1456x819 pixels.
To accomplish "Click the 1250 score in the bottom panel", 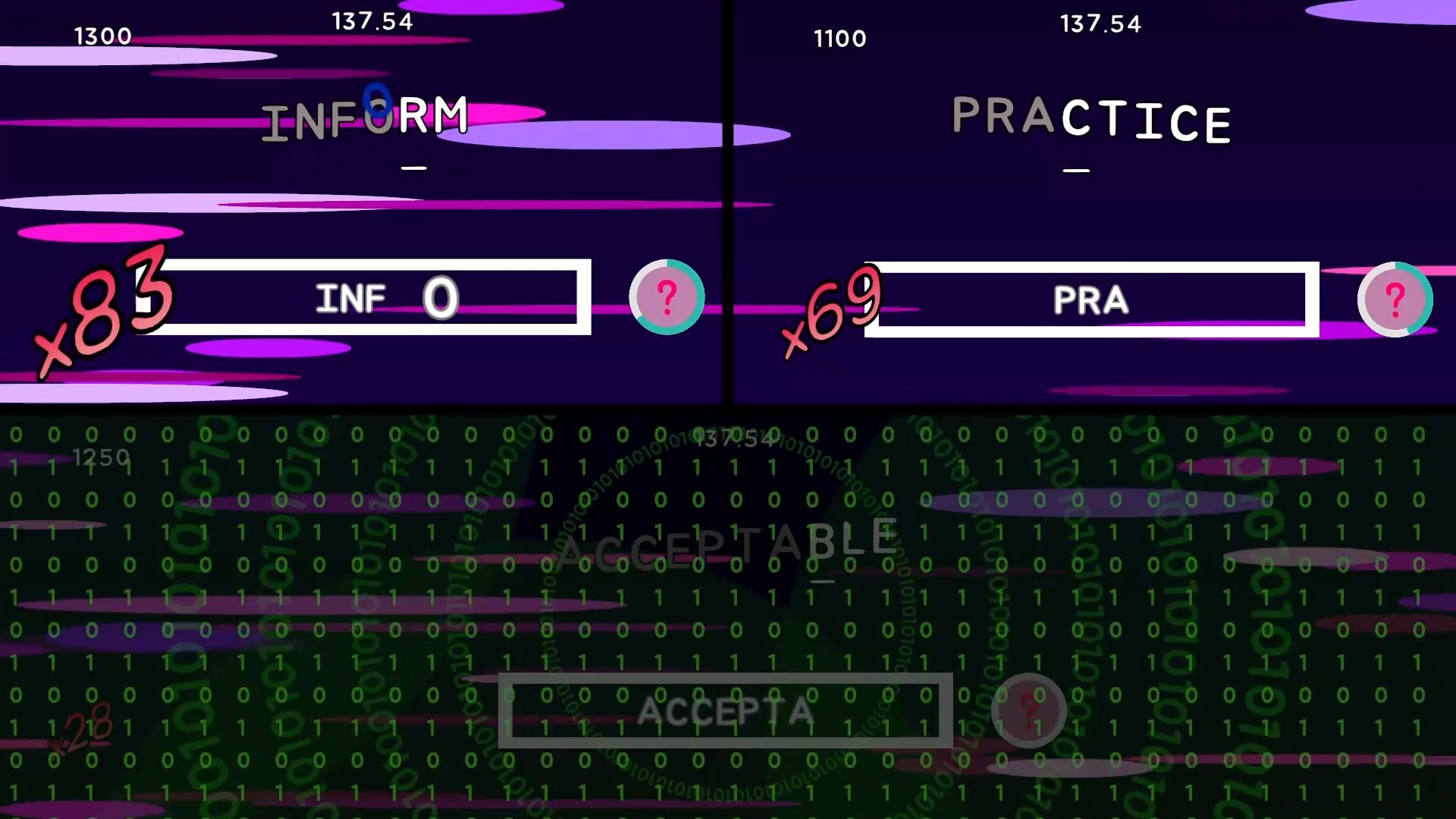I will pyautogui.click(x=102, y=457).
